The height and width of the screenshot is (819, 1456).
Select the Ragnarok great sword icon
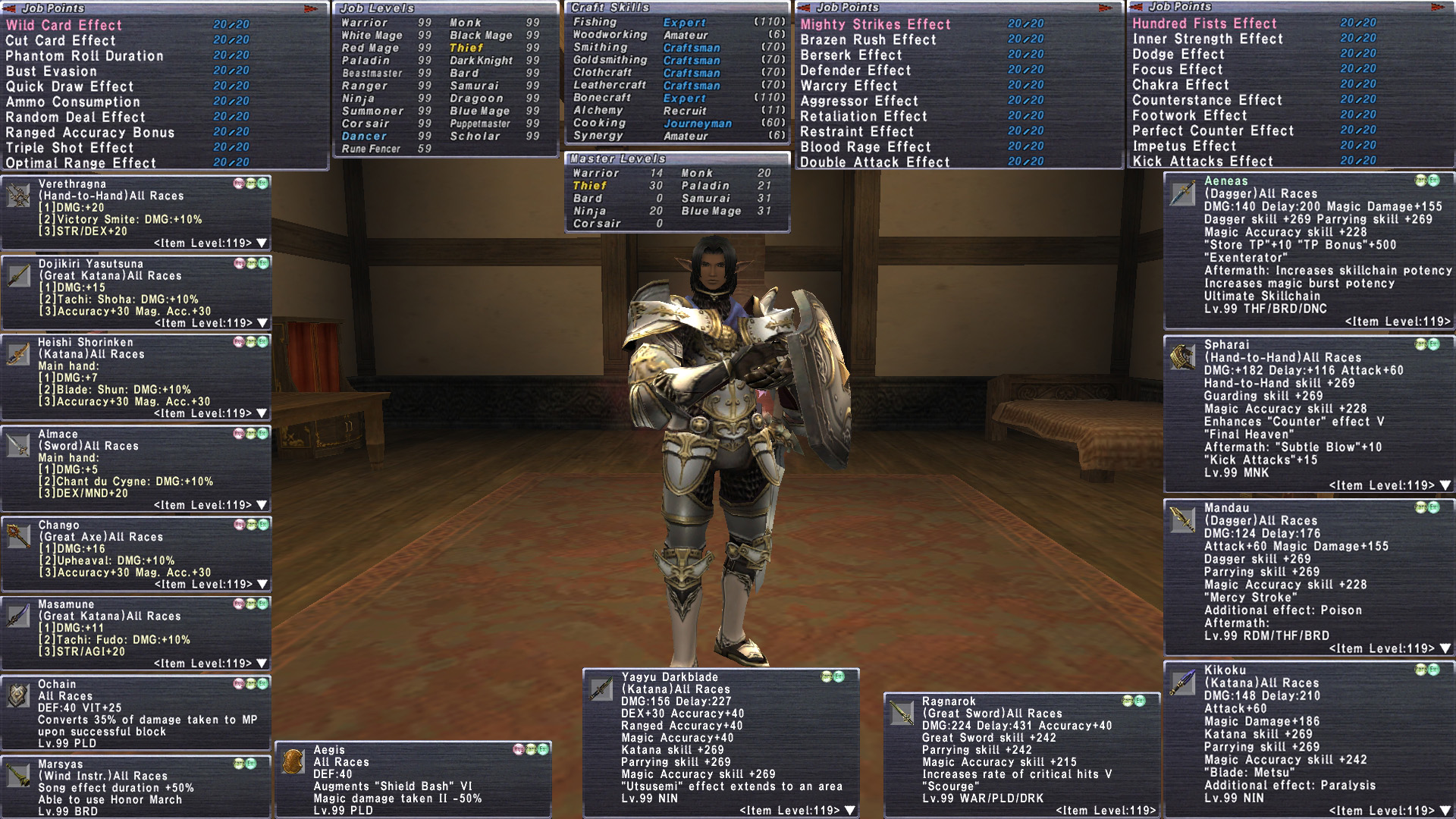coord(902,713)
